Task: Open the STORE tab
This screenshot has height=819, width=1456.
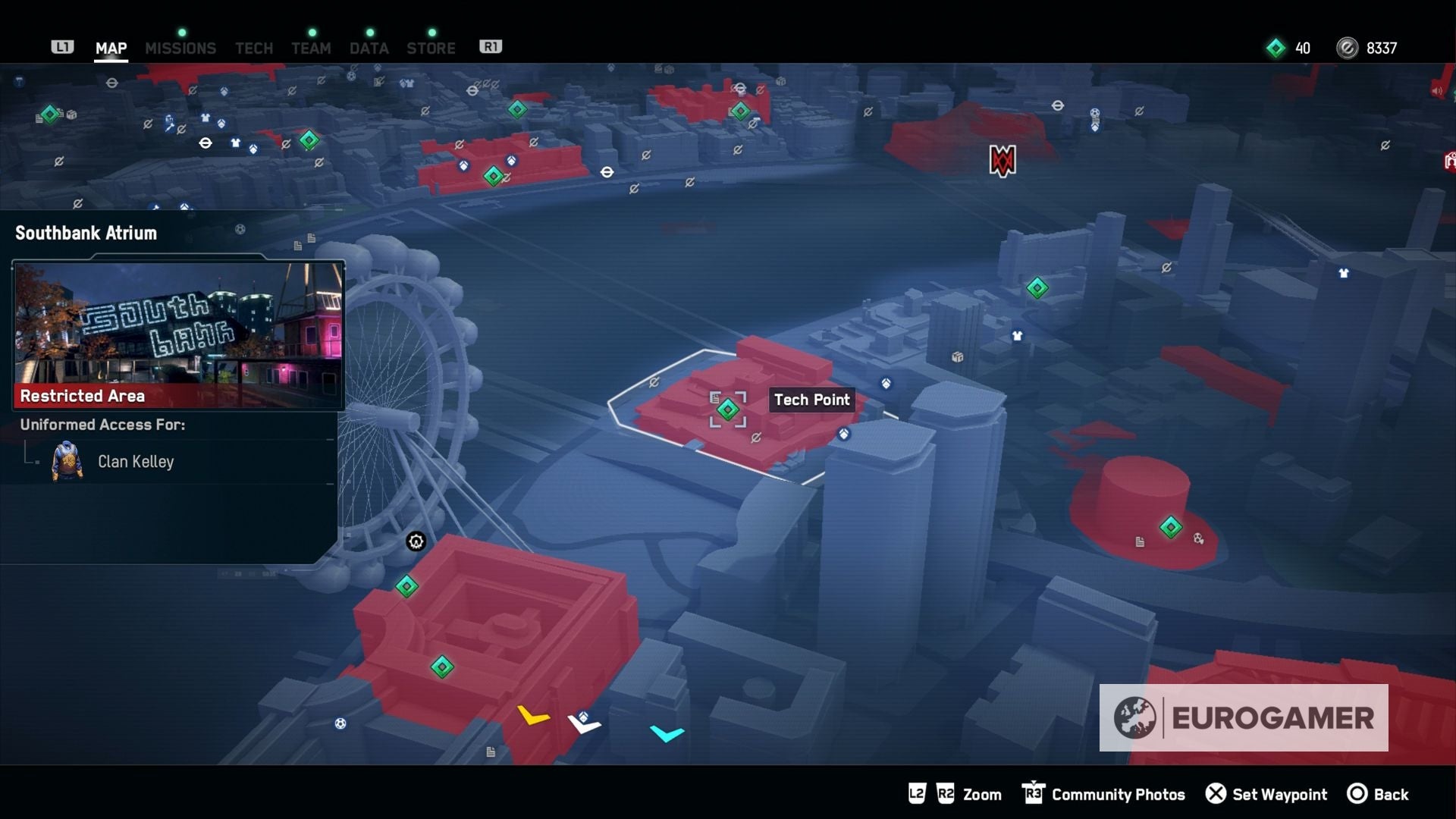Action: 431,47
